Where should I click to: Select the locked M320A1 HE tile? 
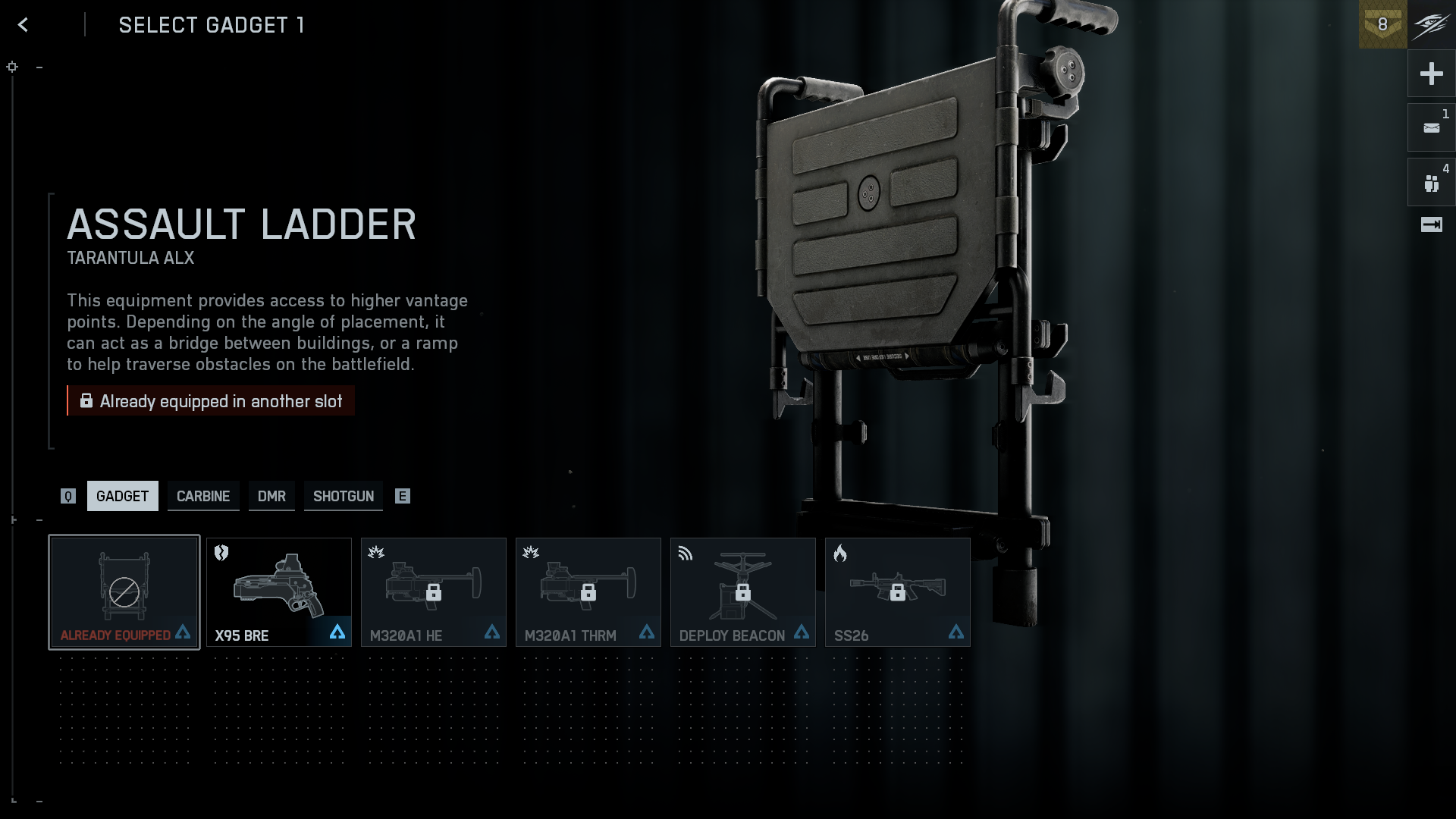pyautogui.click(x=434, y=592)
